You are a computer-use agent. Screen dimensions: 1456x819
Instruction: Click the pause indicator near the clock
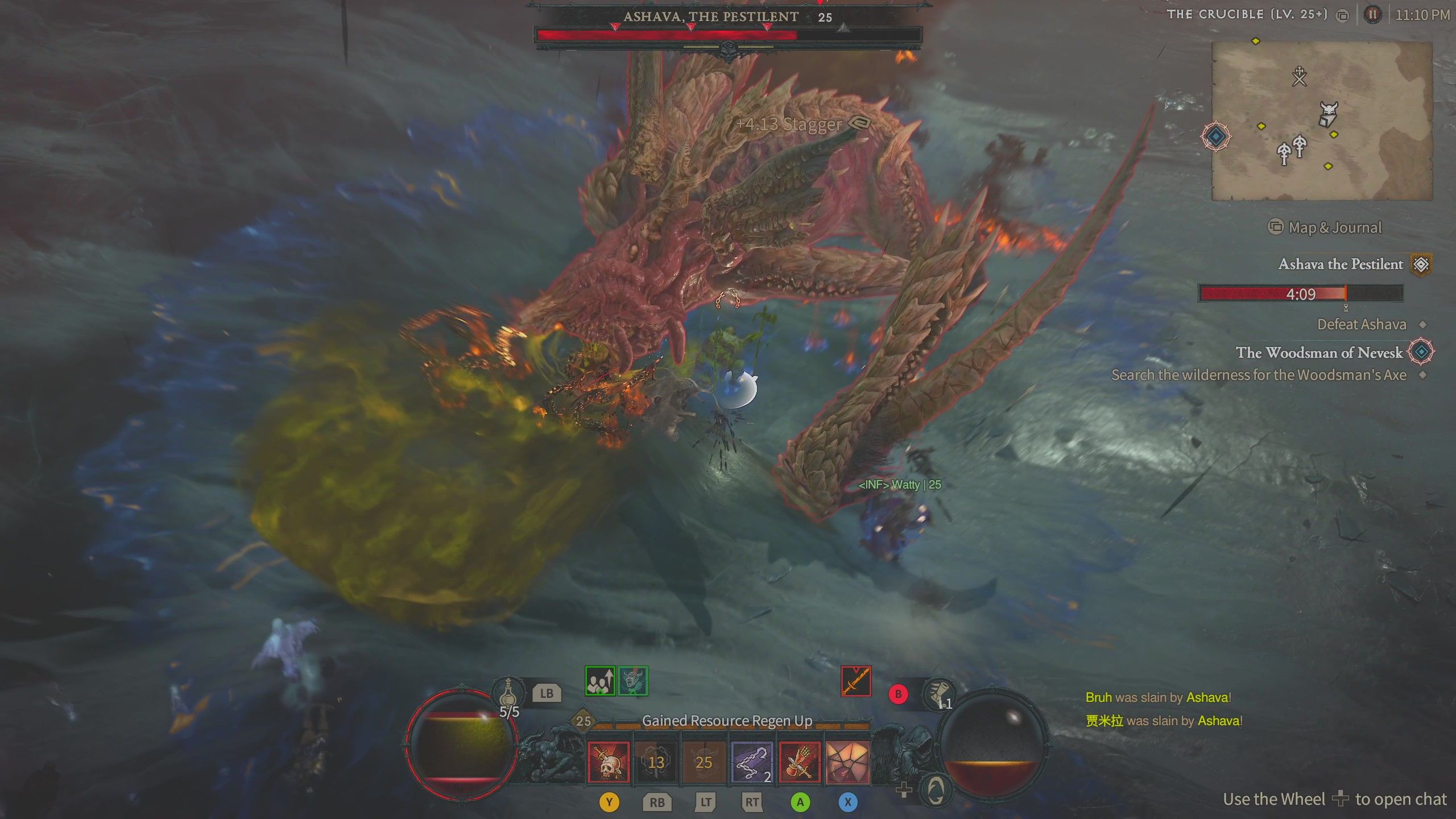coord(1372,15)
